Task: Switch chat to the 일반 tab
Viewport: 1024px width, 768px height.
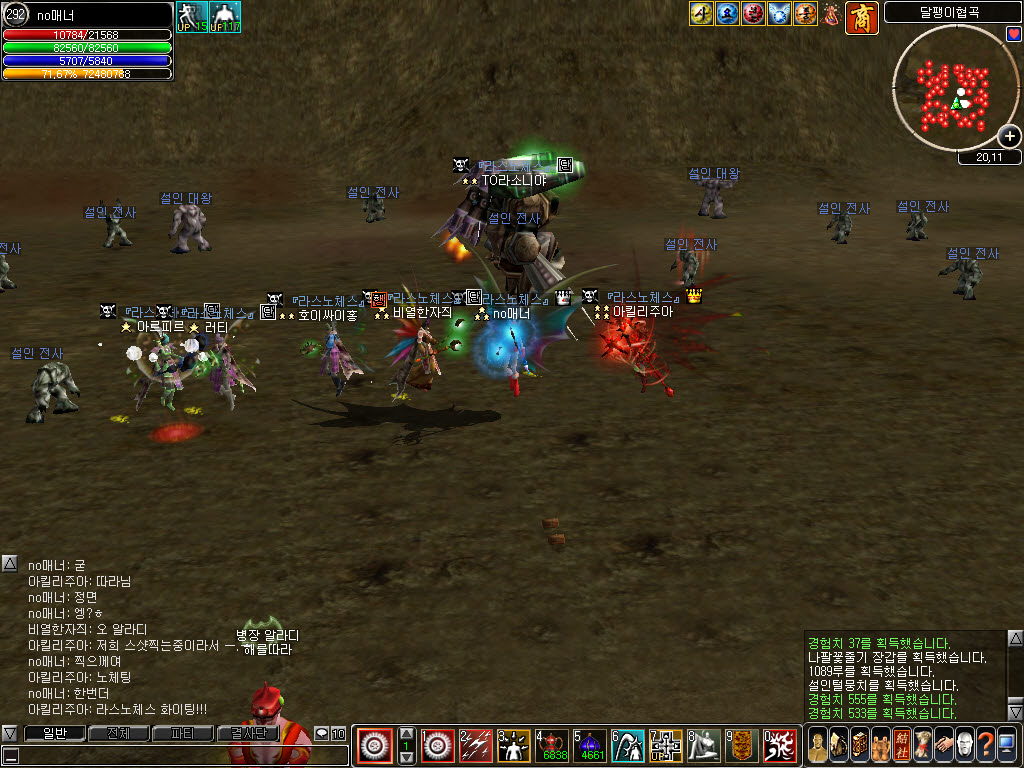Action: [x=53, y=734]
